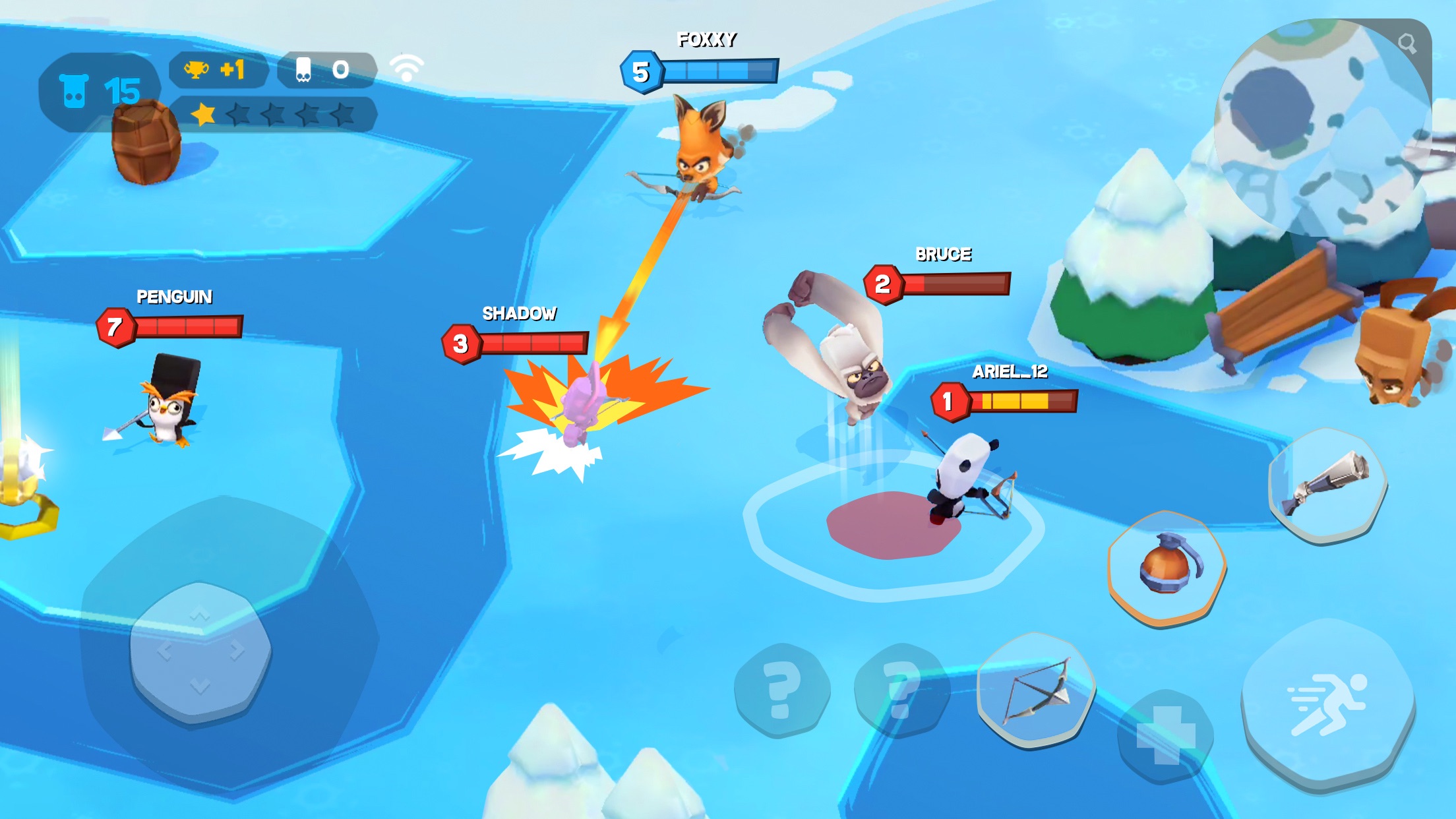Use the grenade item button
1456x819 pixels.
click(1167, 566)
